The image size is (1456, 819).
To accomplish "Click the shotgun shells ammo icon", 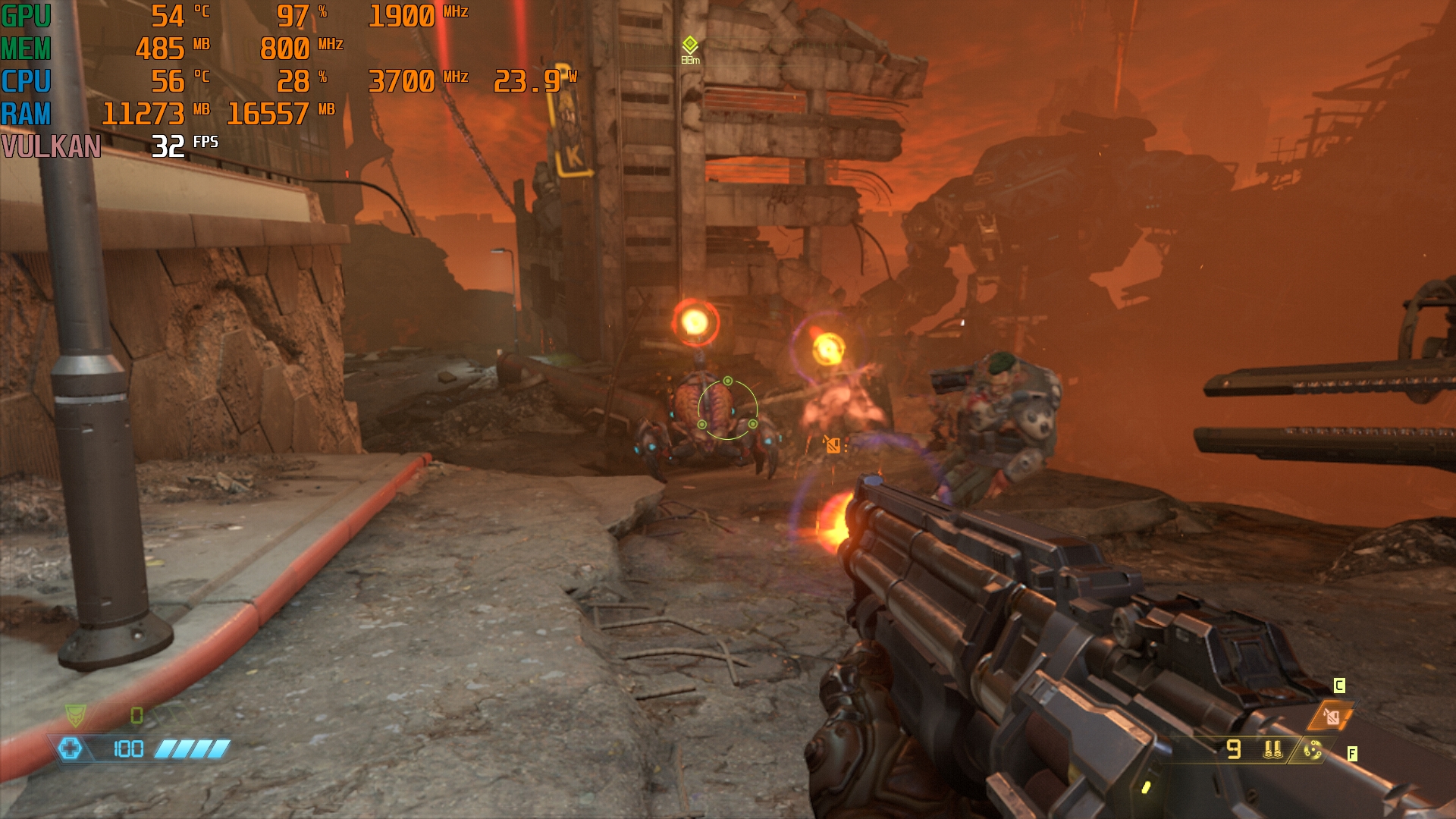I will click(x=1272, y=750).
